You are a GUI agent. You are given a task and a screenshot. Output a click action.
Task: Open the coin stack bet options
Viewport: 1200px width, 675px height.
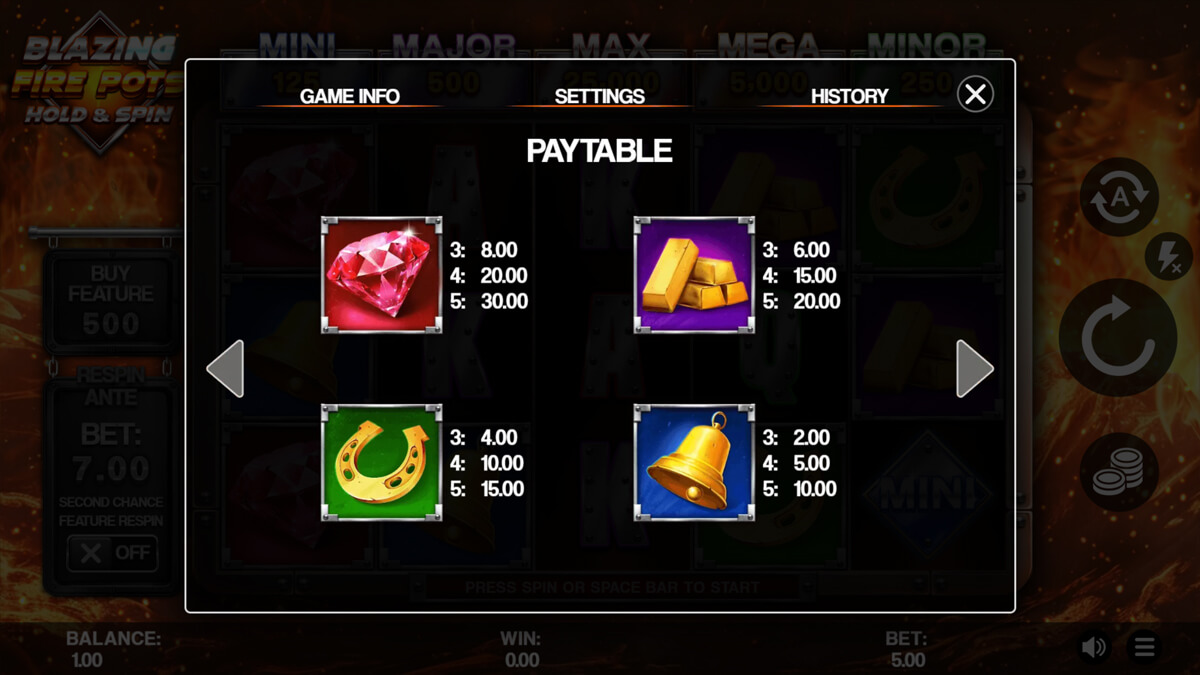click(x=1118, y=472)
